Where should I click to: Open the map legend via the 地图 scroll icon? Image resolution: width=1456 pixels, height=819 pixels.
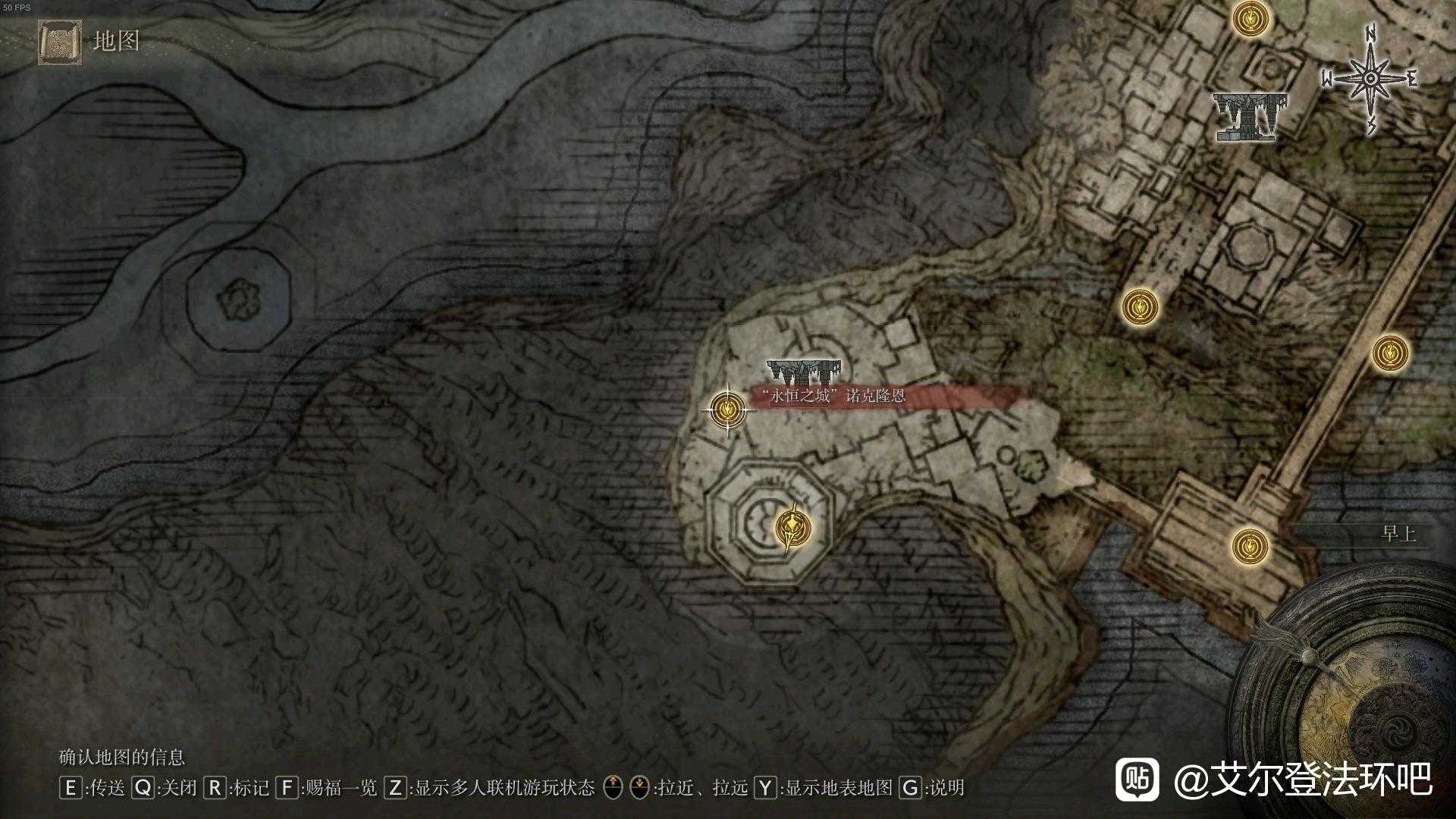coord(59,42)
